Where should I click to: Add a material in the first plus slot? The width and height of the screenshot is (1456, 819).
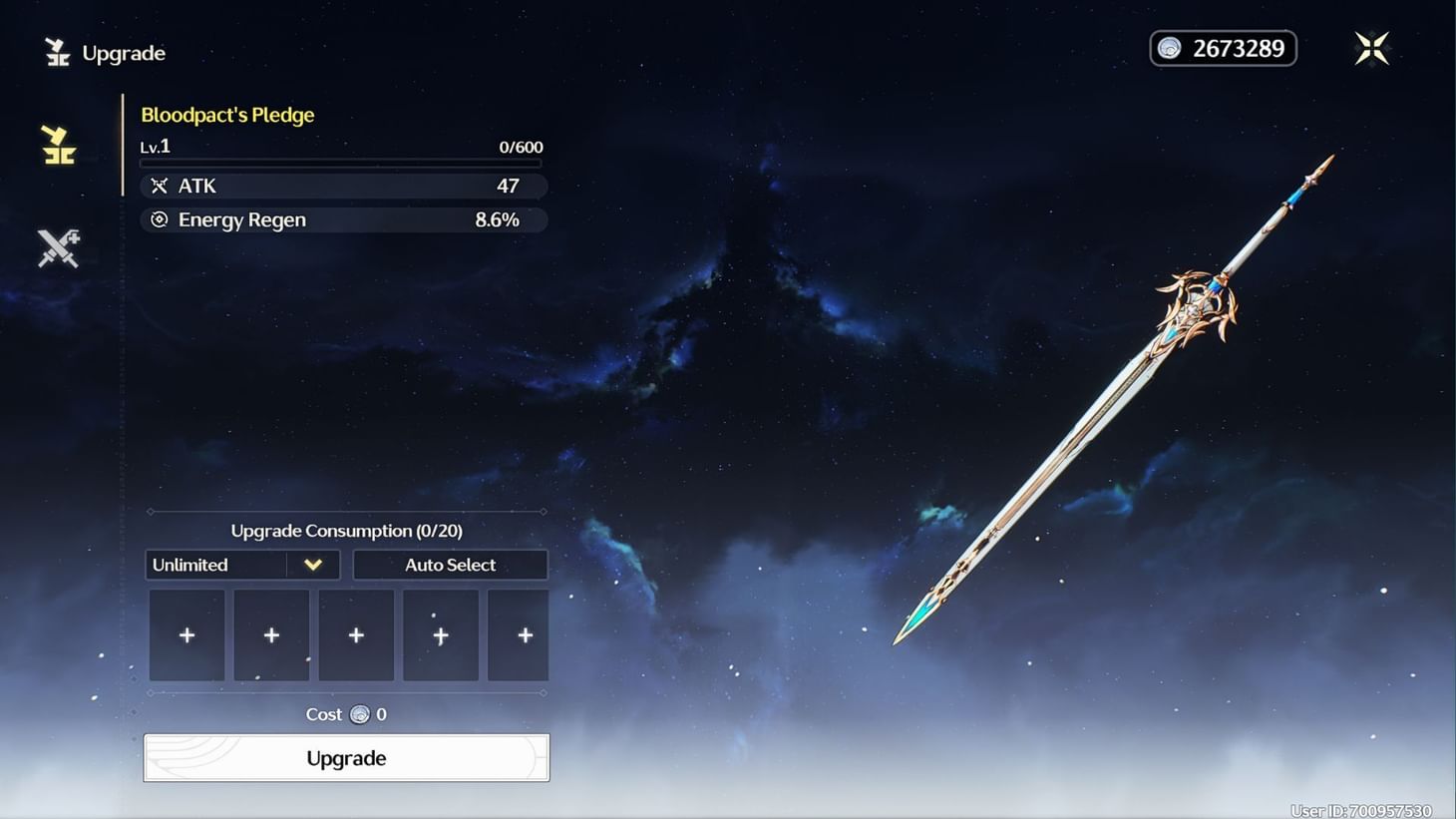click(186, 634)
